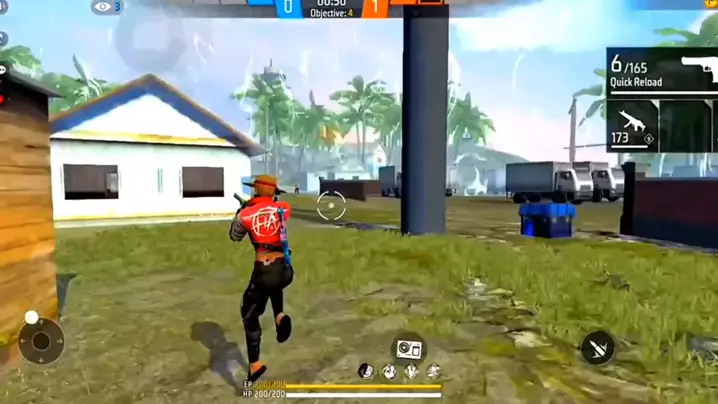718x404 pixels.
Task: Switch to the submachine gun slot with 173 ammo
Action: tap(632, 126)
